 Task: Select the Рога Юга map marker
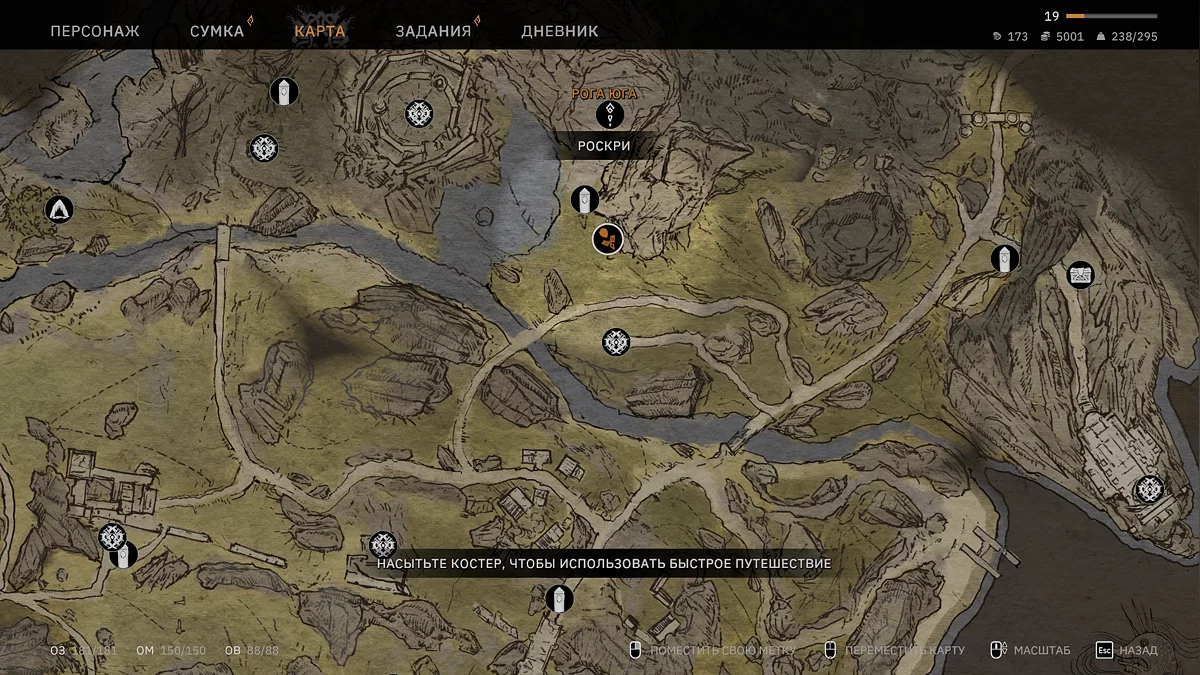click(x=610, y=115)
